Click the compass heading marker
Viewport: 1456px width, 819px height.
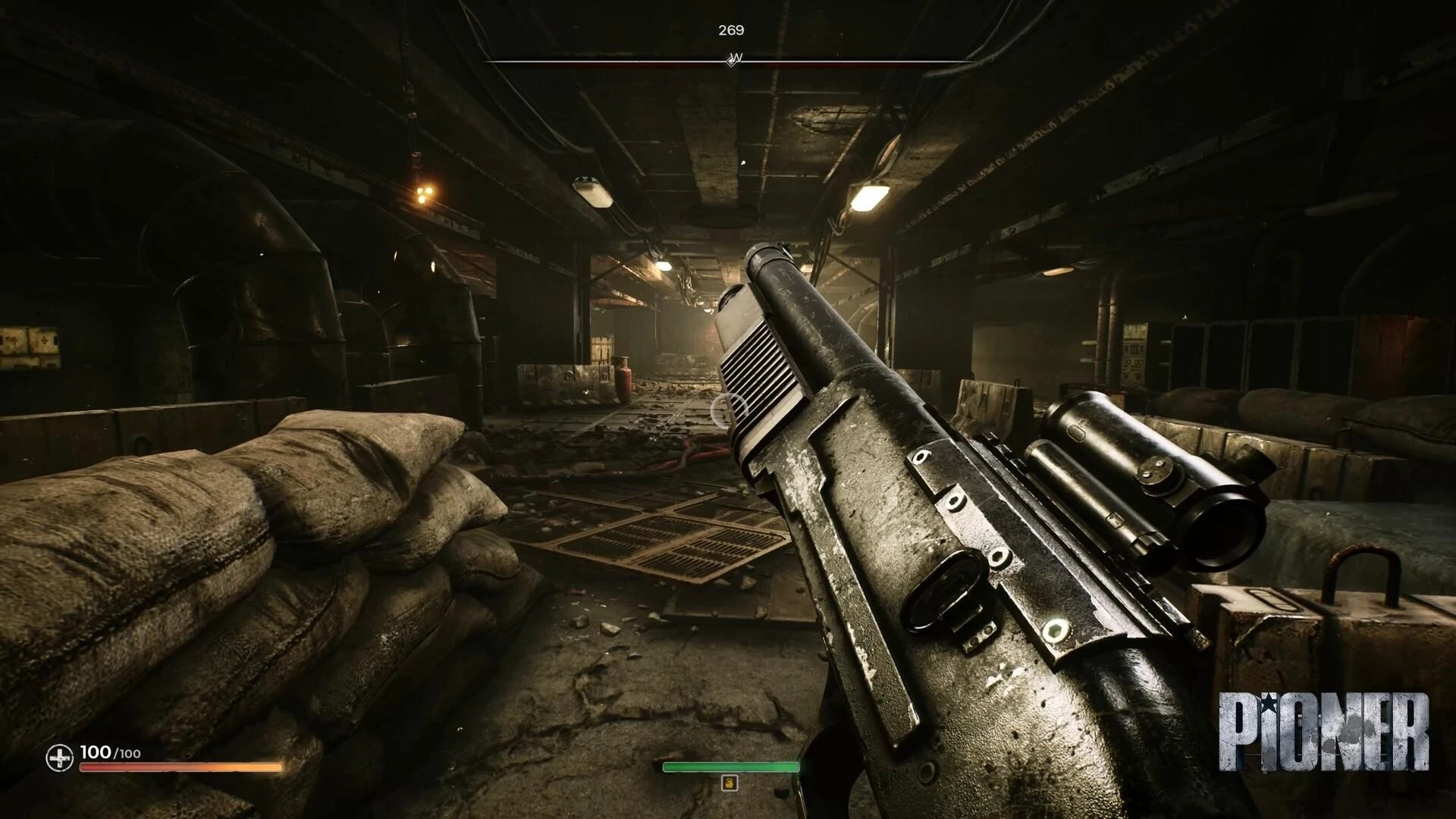click(733, 59)
